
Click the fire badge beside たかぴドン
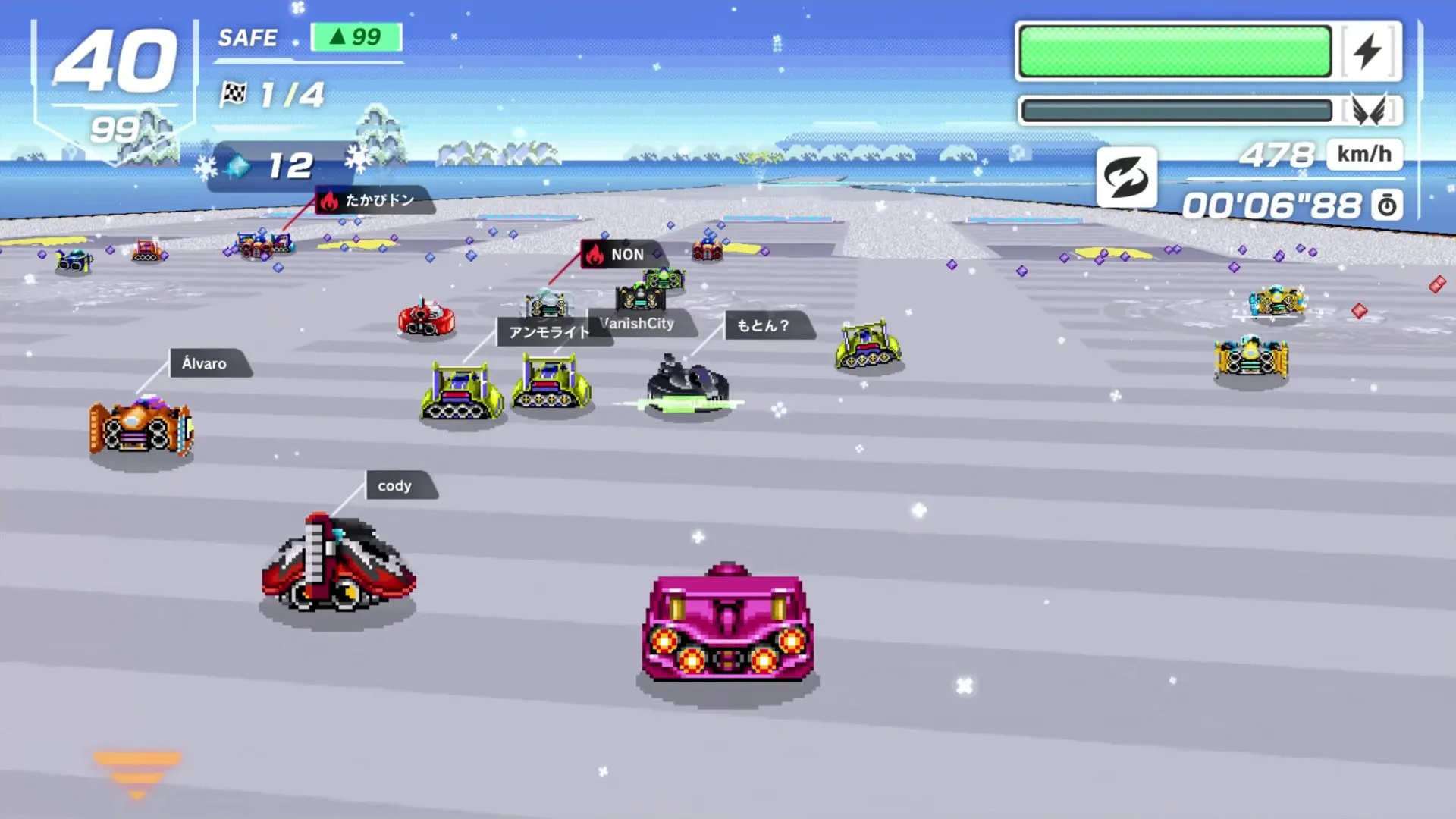(x=329, y=200)
